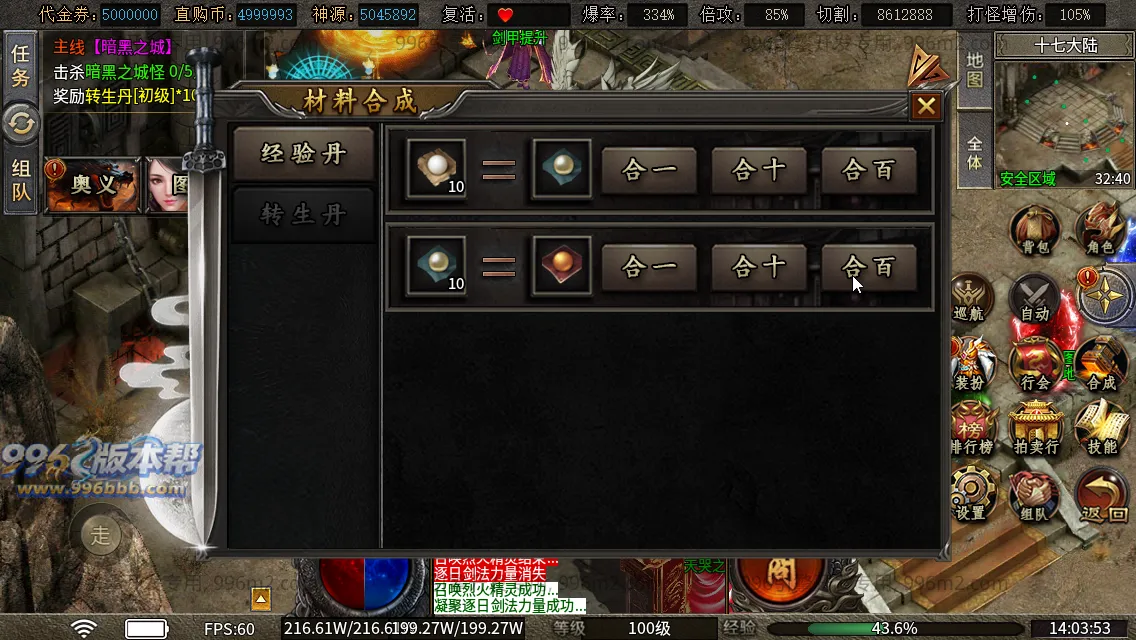Select the white pearl material slot
The image size is (1136, 640).
click(x=436, y=168)
